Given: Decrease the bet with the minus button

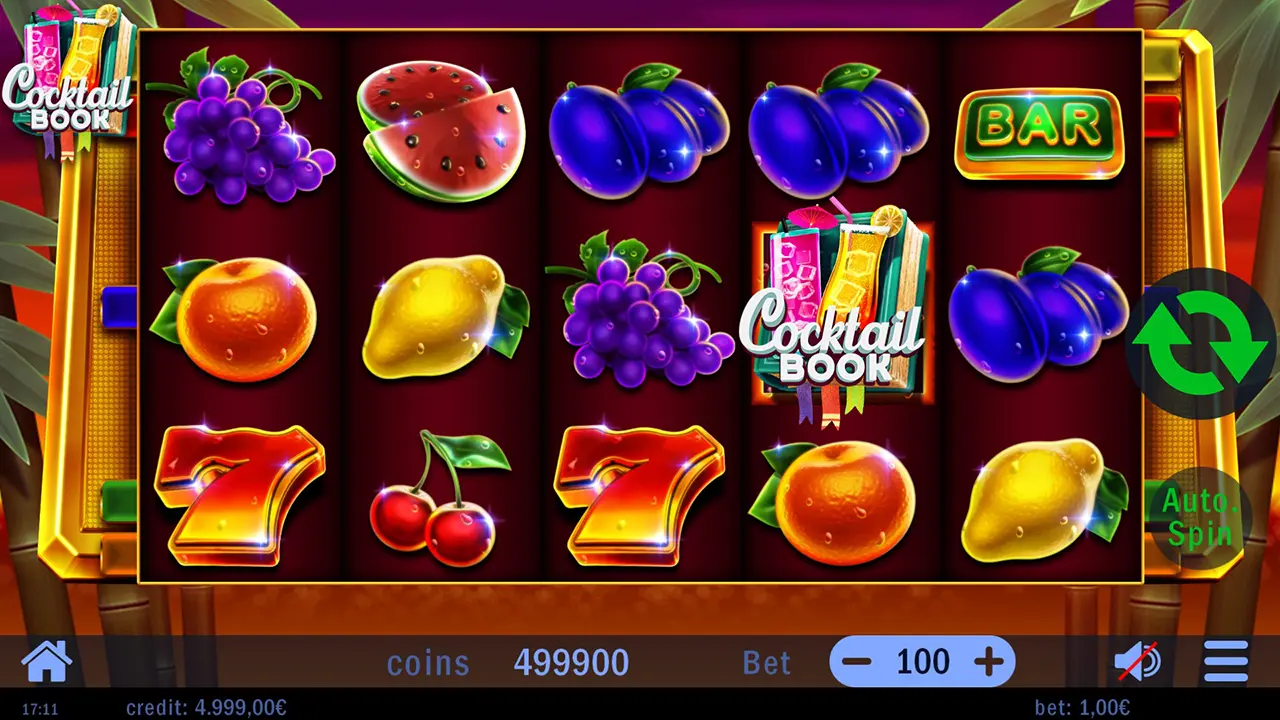Looking at the screenshot, I should [857, 661].
